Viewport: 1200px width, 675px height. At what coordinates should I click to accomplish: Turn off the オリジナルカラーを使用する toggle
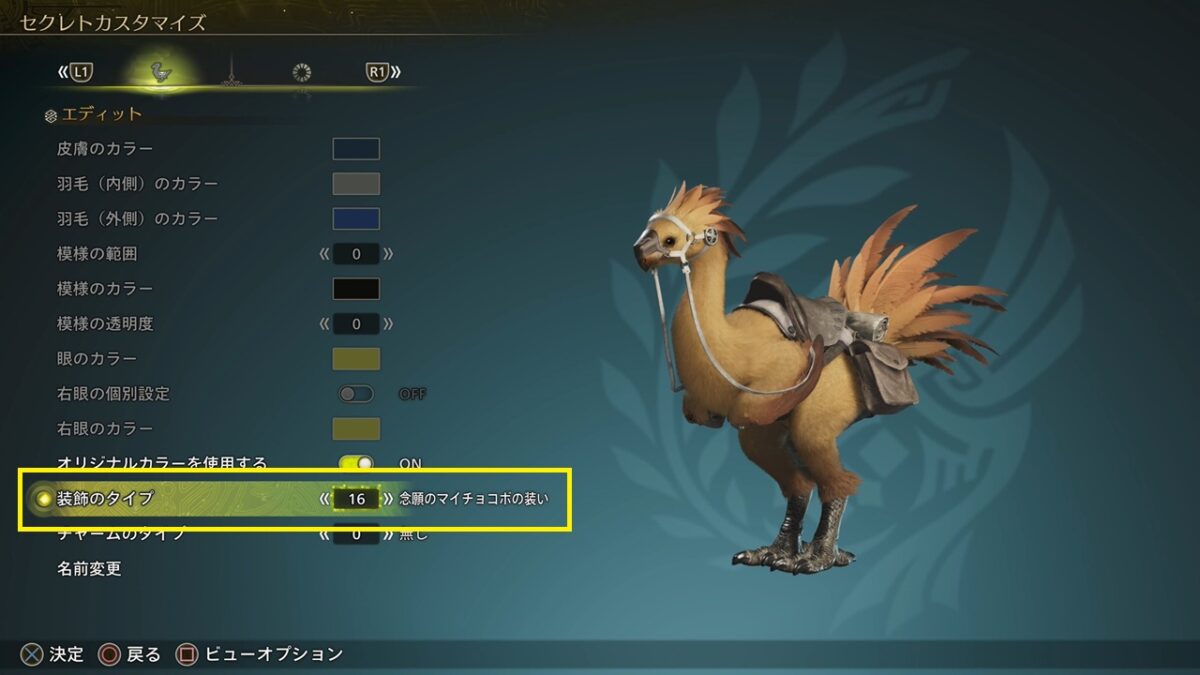tap(356, 463)
